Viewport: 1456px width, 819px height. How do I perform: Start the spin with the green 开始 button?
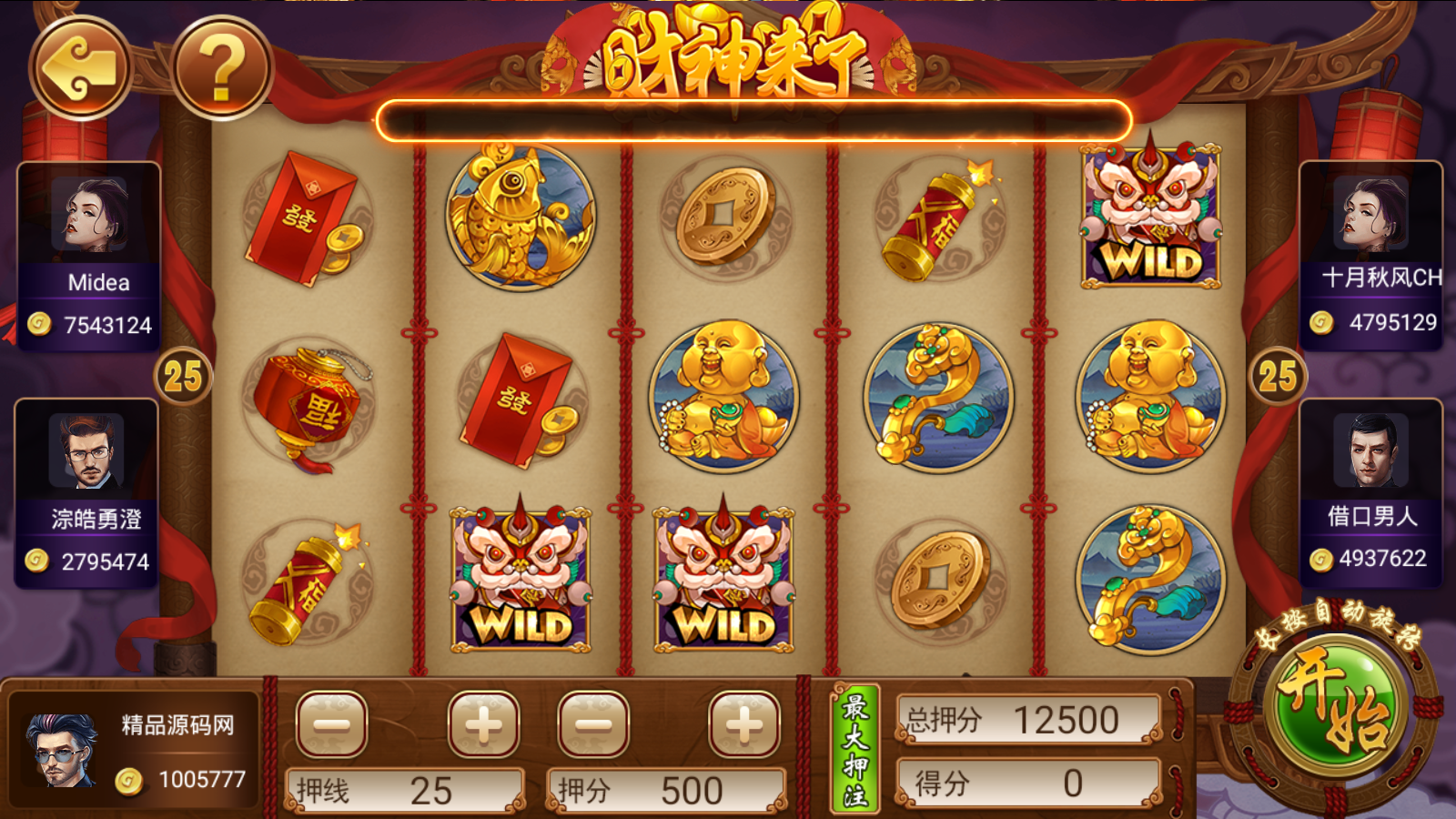(x=1335, y=707)
